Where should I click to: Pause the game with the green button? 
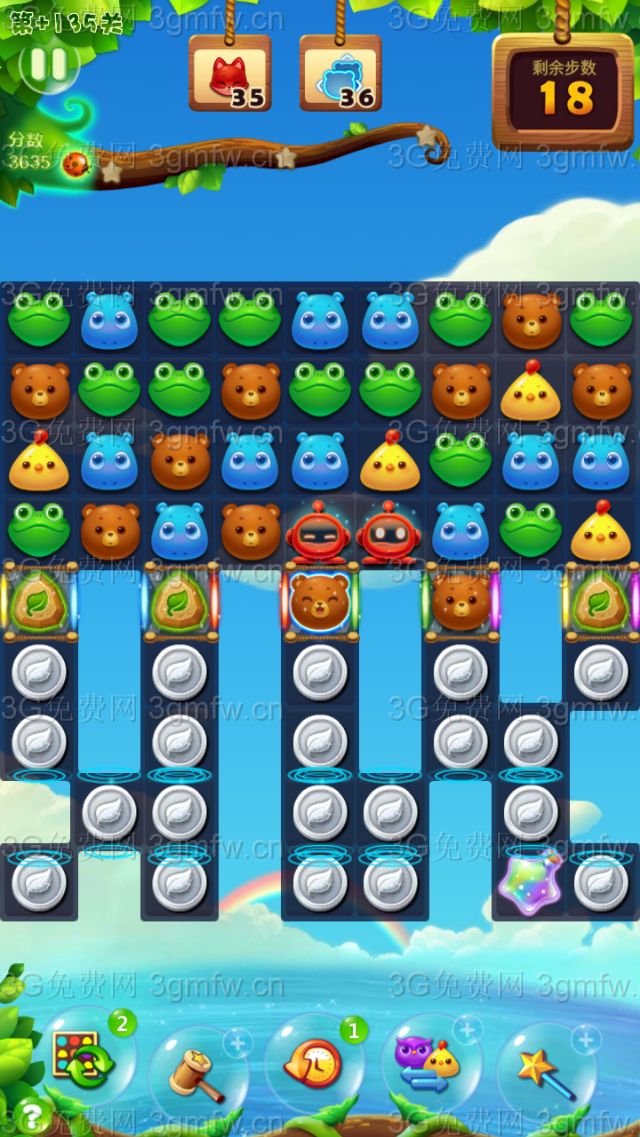pos(48,66)
